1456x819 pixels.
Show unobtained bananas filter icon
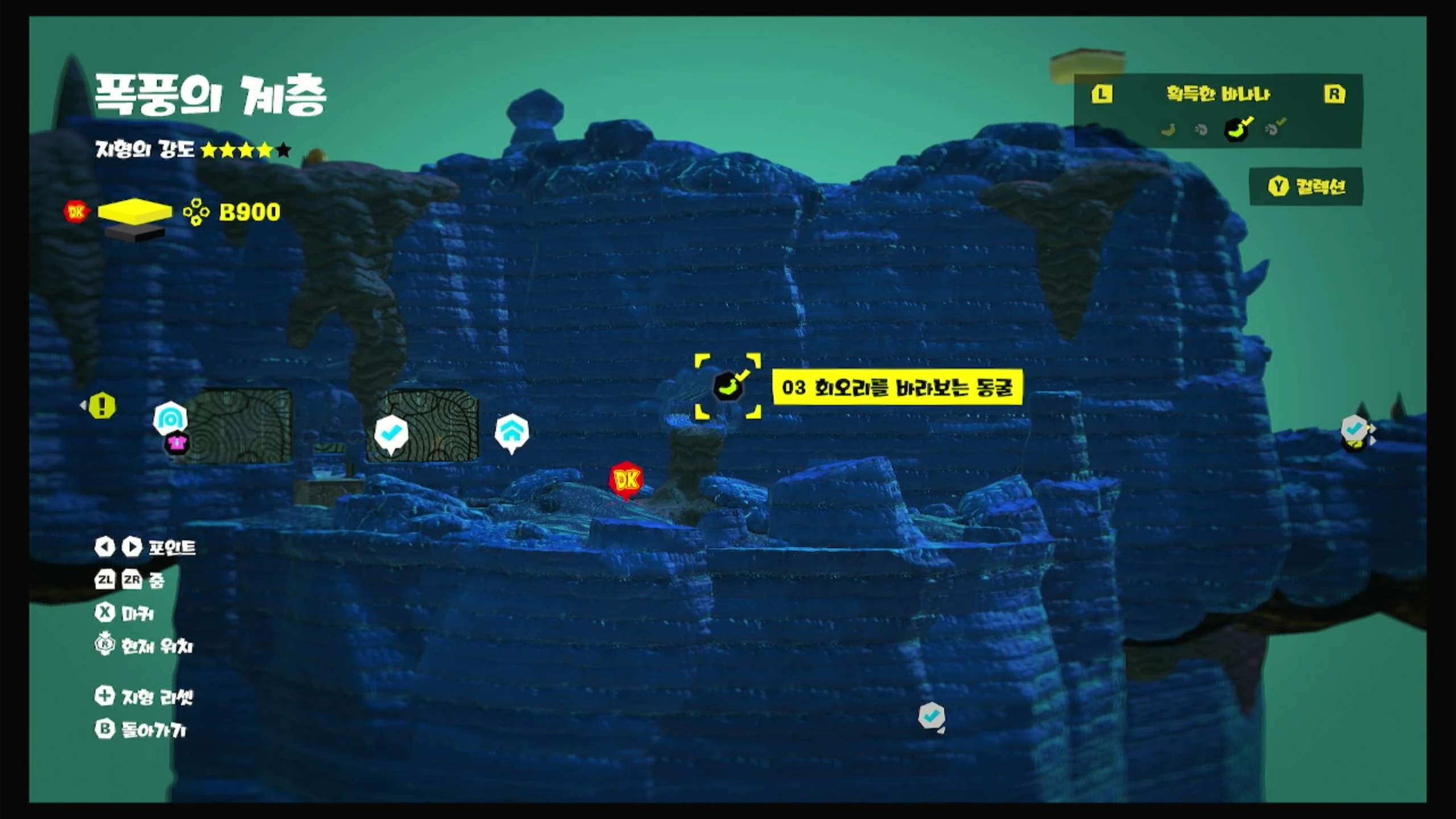tap(1168, 130)
